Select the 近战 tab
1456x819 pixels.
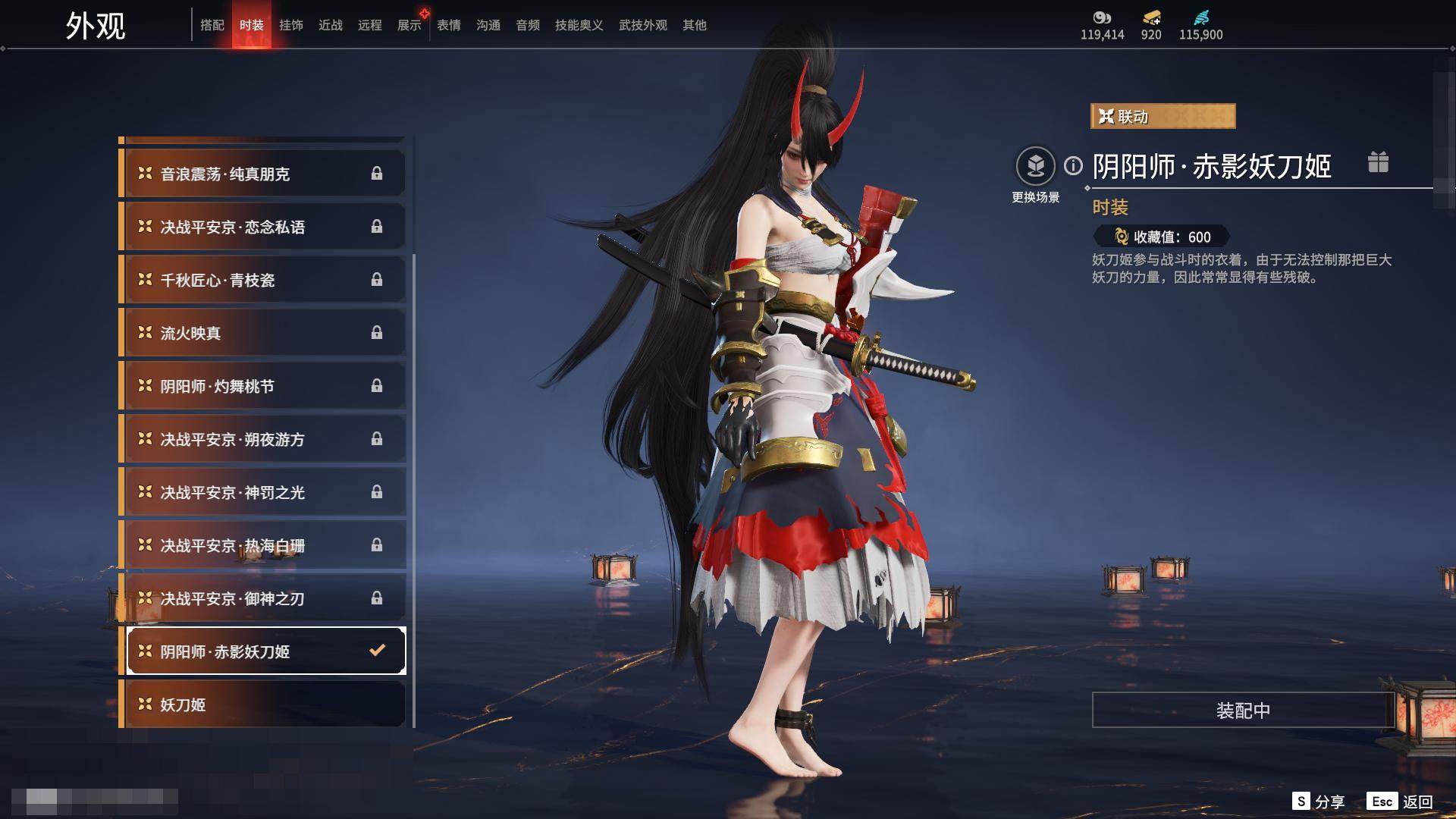tap(331, 26)
